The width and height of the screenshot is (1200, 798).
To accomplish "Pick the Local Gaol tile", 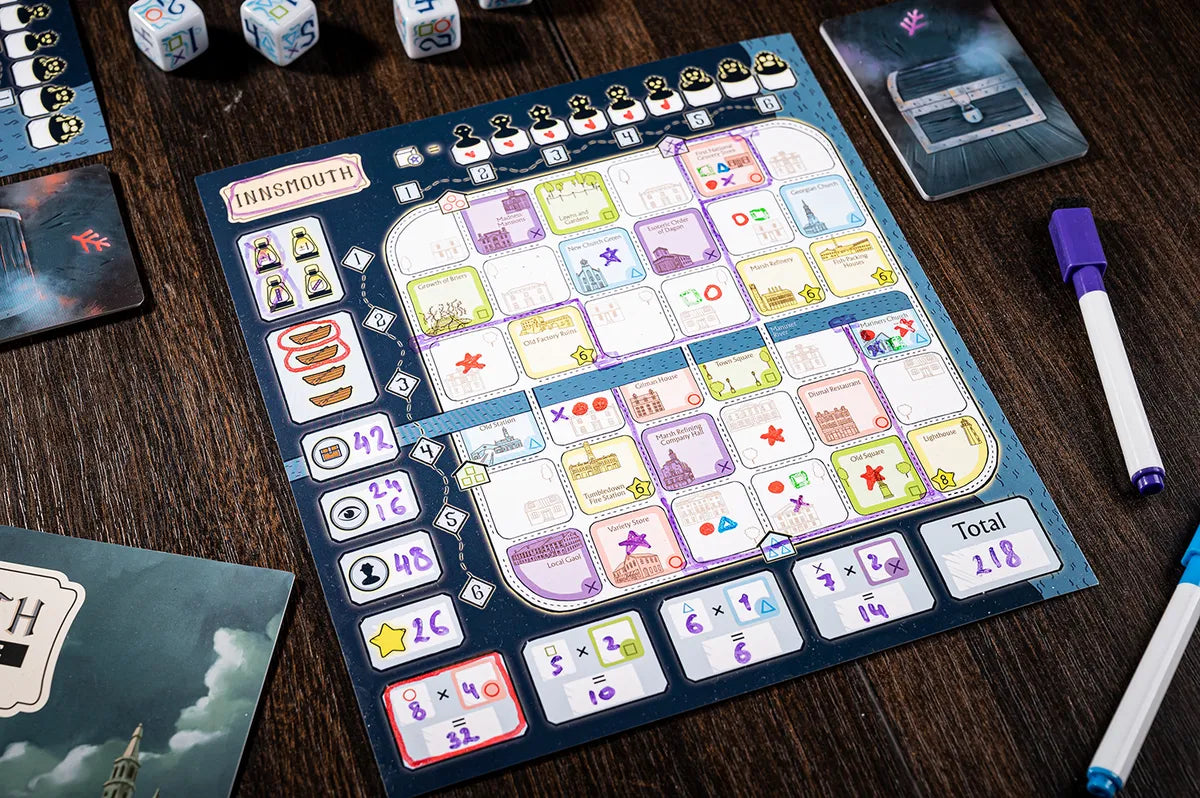I will tap(553, 564).
